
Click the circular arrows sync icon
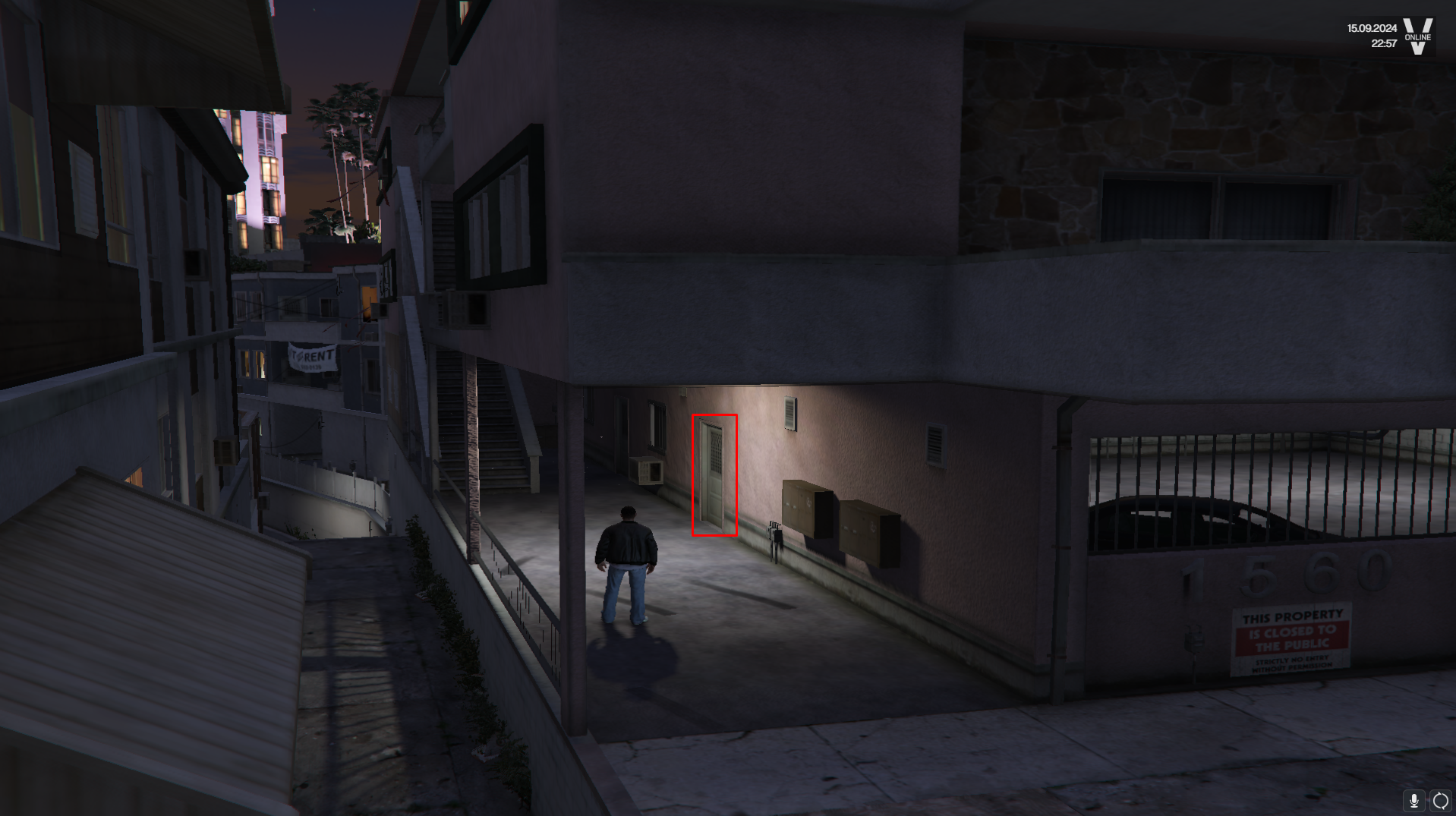pos(1440,800)
